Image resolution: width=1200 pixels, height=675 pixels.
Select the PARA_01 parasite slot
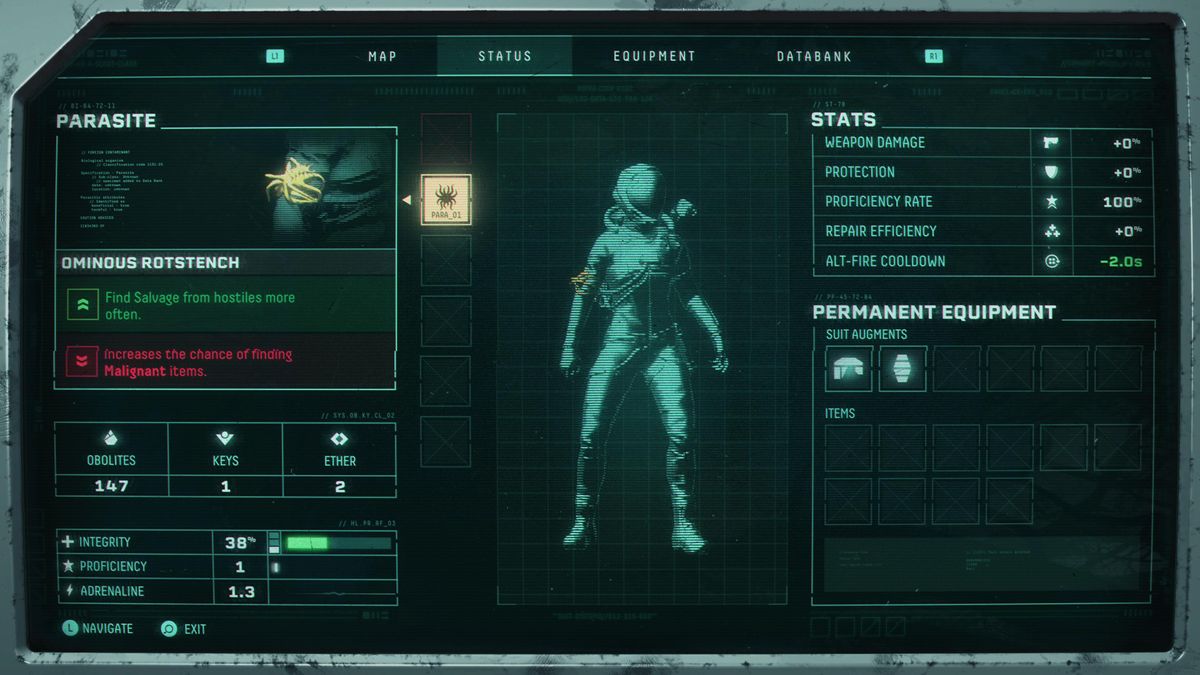(446, 200)
